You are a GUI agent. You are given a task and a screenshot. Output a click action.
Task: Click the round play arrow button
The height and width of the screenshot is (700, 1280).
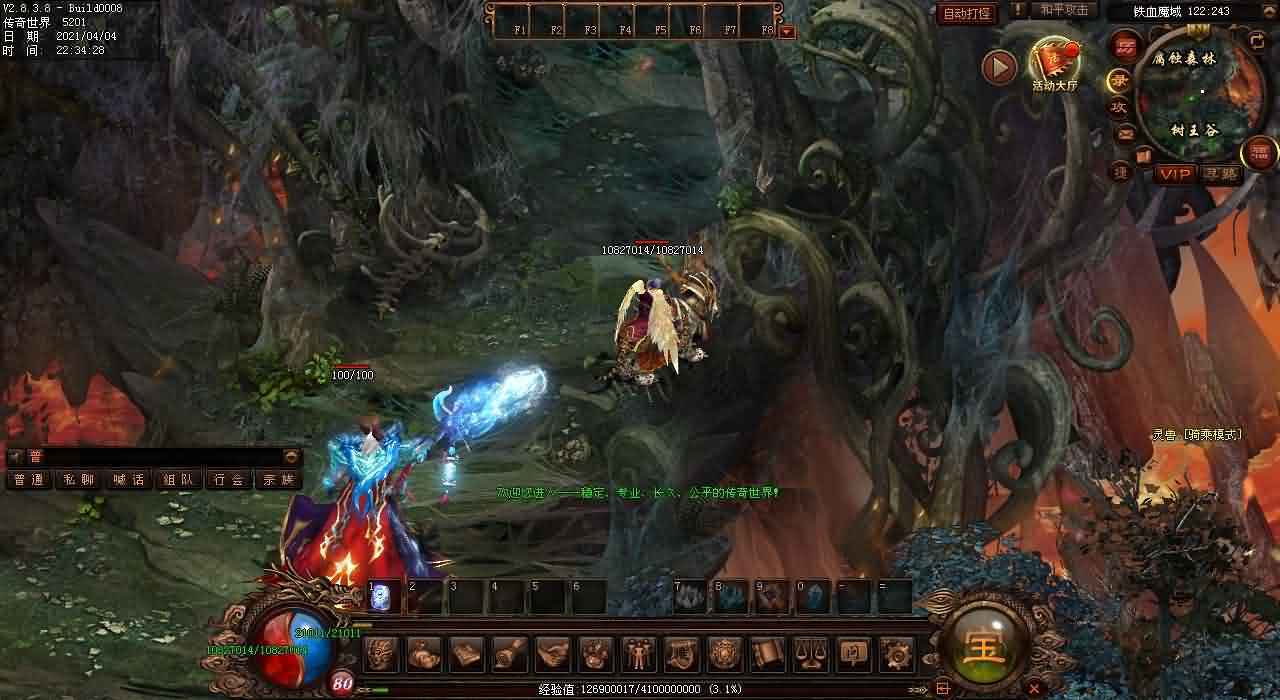pyautogui.click(x=999, y=67)
